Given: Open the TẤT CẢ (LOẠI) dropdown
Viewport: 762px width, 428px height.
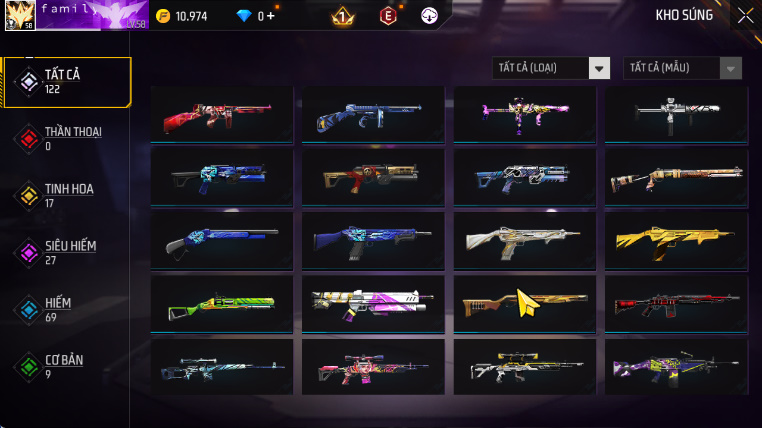Looking at the screenshot, I should click(552, 68).
